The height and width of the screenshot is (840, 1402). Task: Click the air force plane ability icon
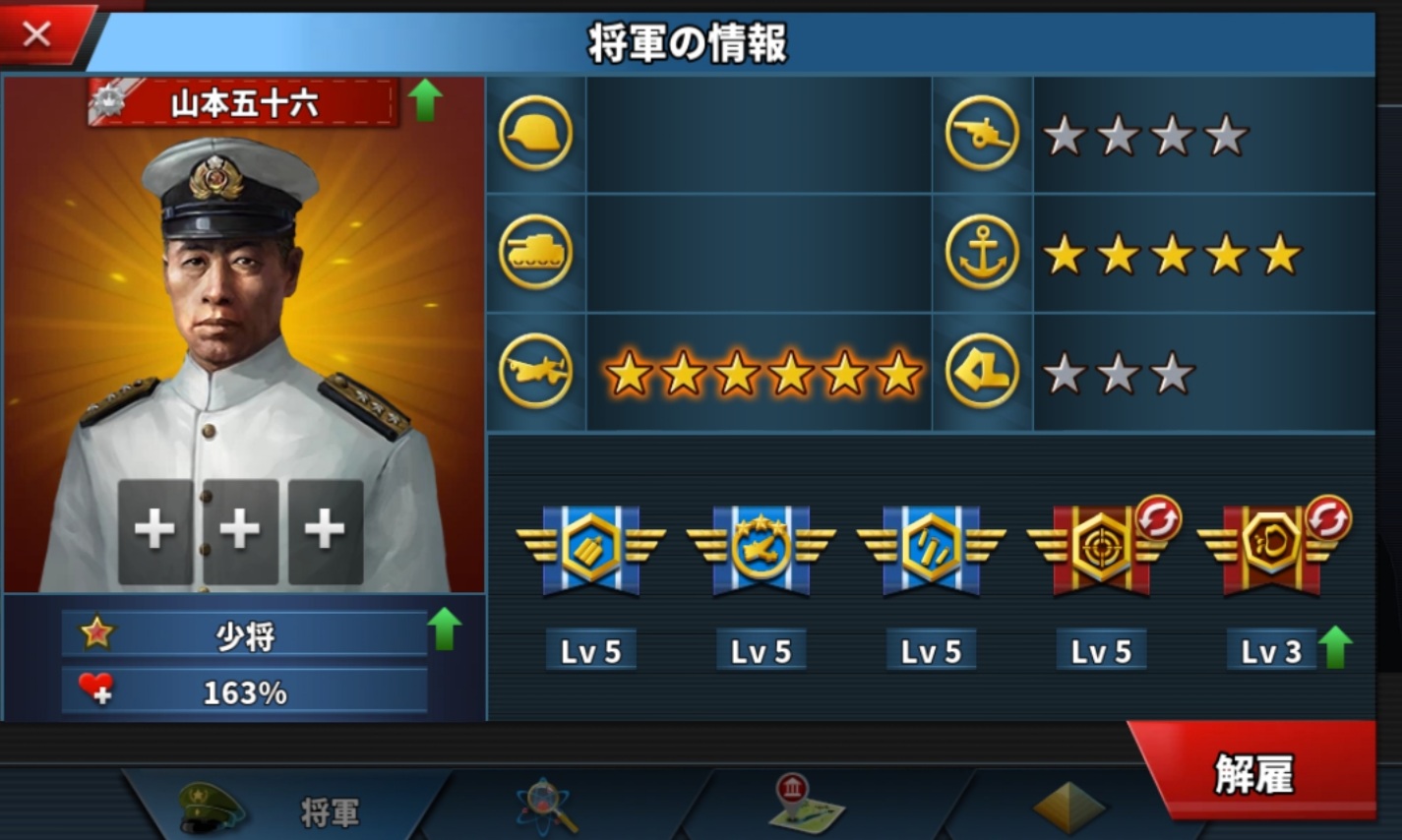coord(534,371)
